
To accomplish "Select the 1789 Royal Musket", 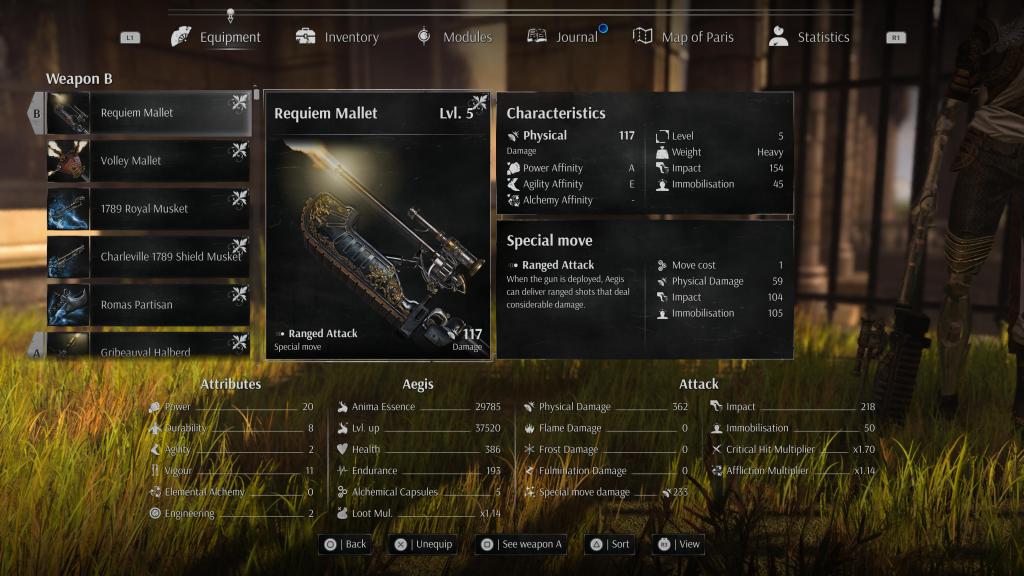I will coord(148,209).
